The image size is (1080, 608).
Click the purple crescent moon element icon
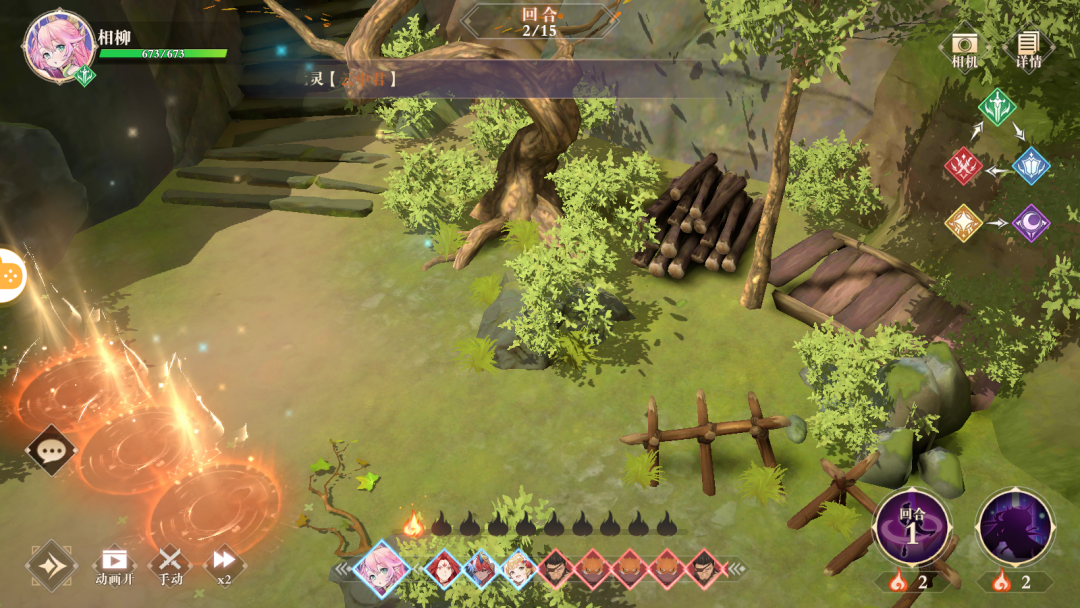(1031, 223)
